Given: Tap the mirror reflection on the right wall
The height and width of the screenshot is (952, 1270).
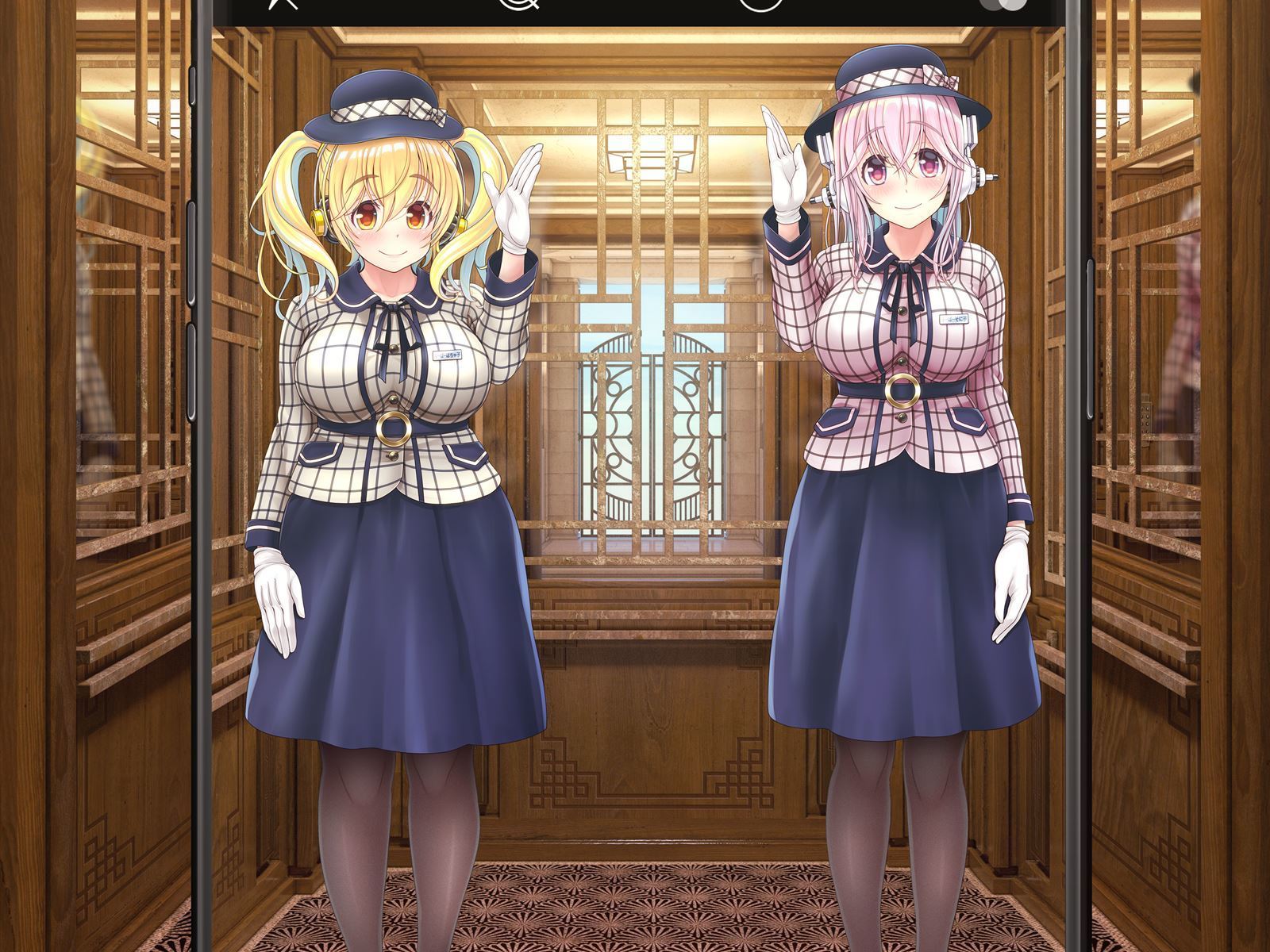Looking at the screenshot, I should pos(1183,317).
